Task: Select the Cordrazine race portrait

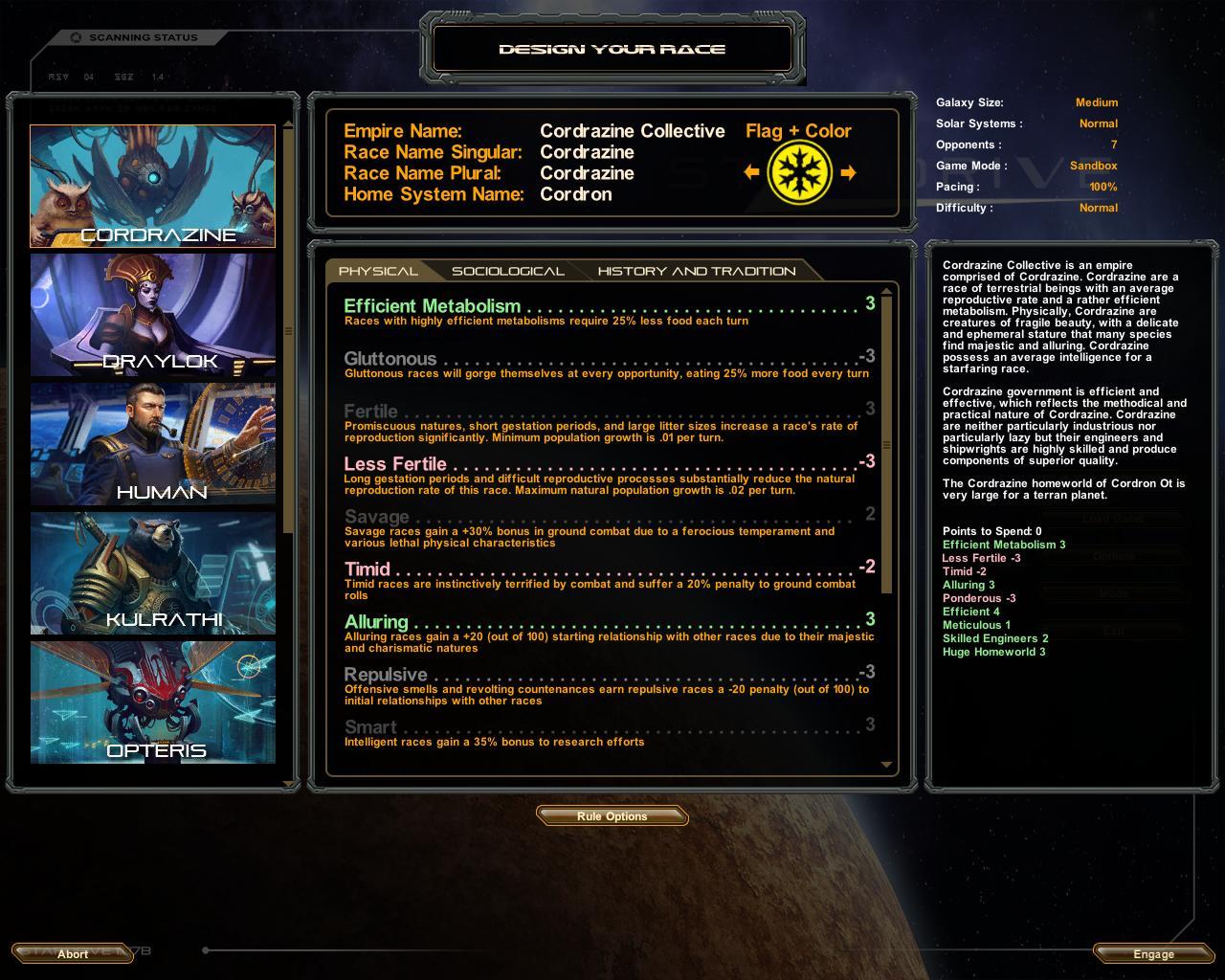Action: click(x=152, y=186)
